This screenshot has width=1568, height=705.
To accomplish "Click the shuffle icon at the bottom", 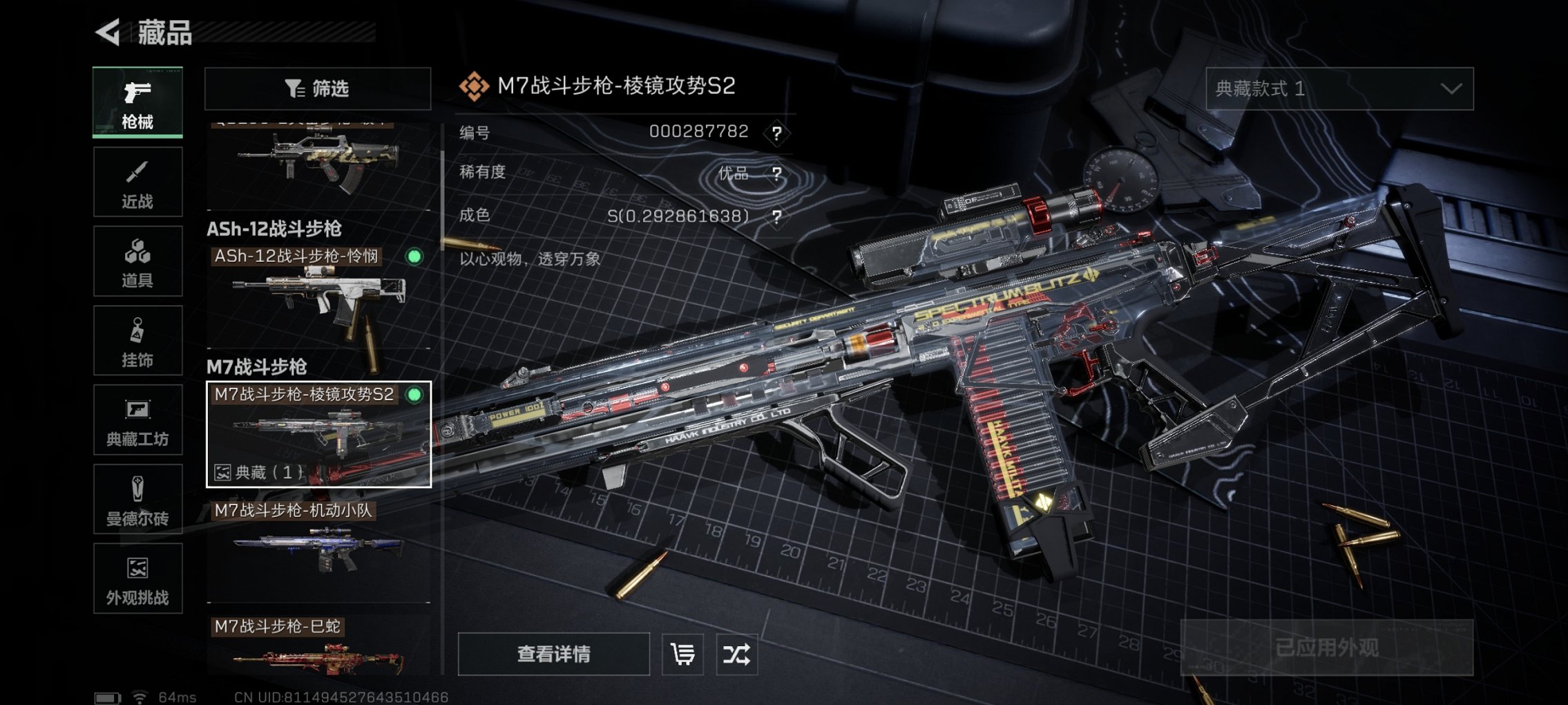I will pyautogui.click(x=738, y=652).
